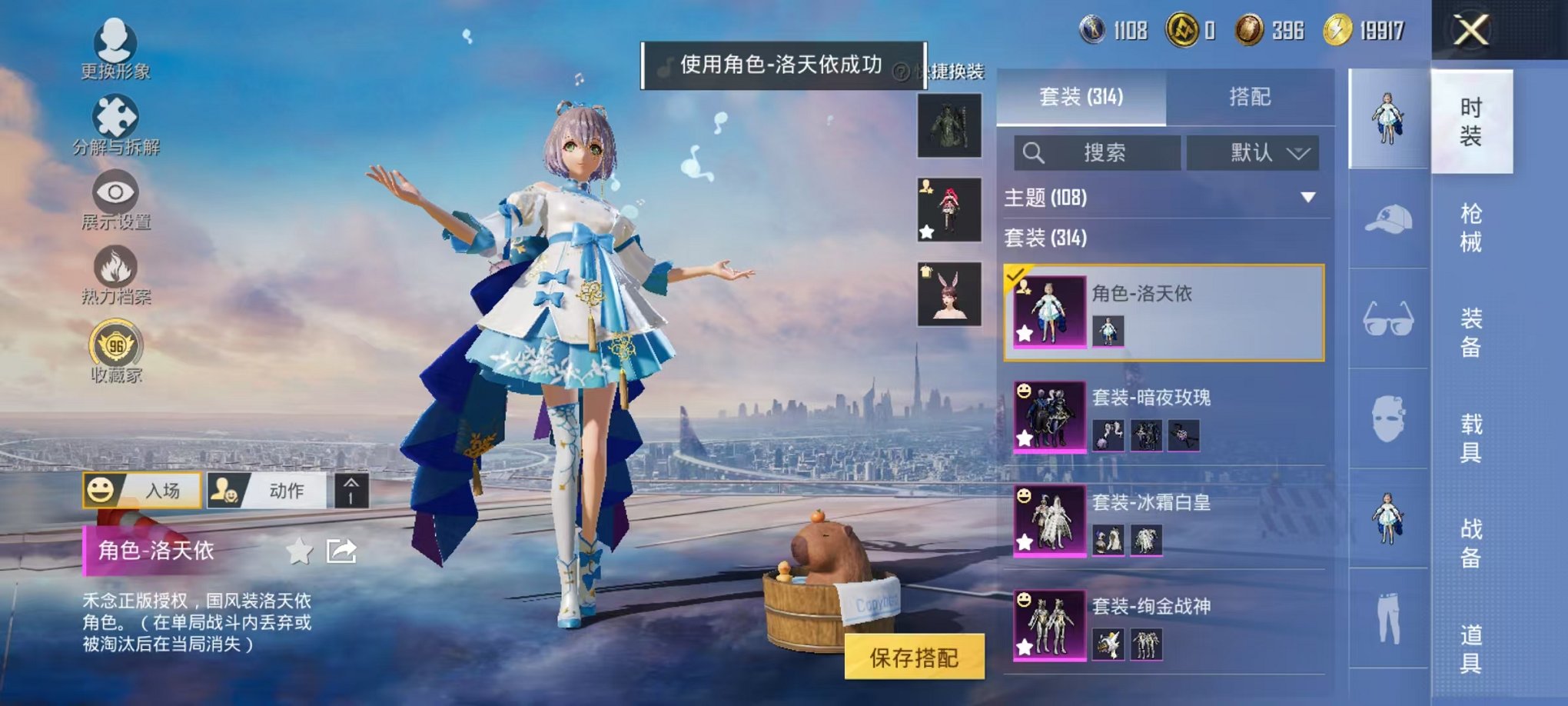1568x706 pixels.
Task: Open the 默认 sort dropdown
Action: pos(1251,152)
